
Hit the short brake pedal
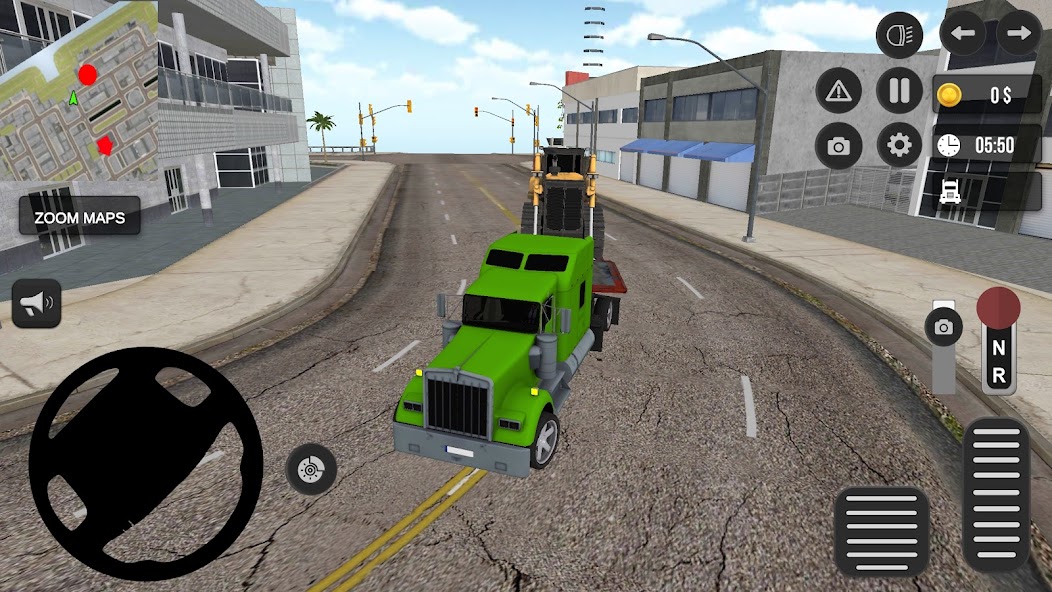point(881,531)
